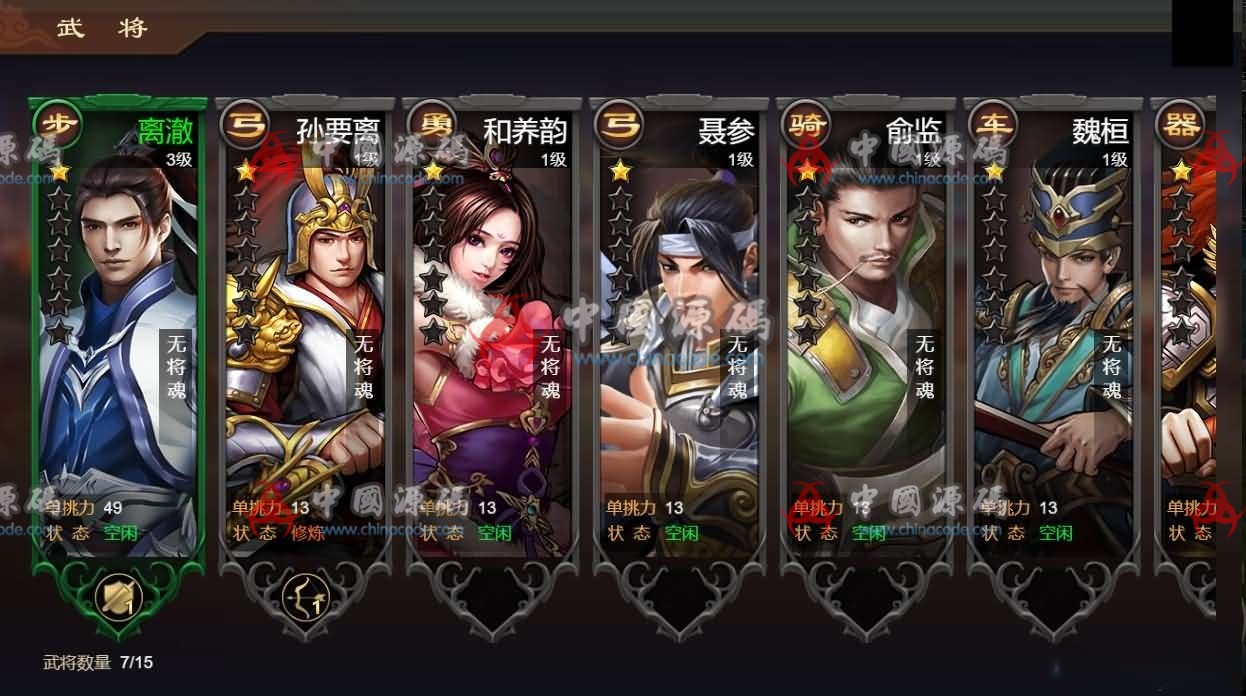This screenshot has width=1246, height=696.
Task: Select the cavalry general 俞监
Action: [x=866, y=330]
